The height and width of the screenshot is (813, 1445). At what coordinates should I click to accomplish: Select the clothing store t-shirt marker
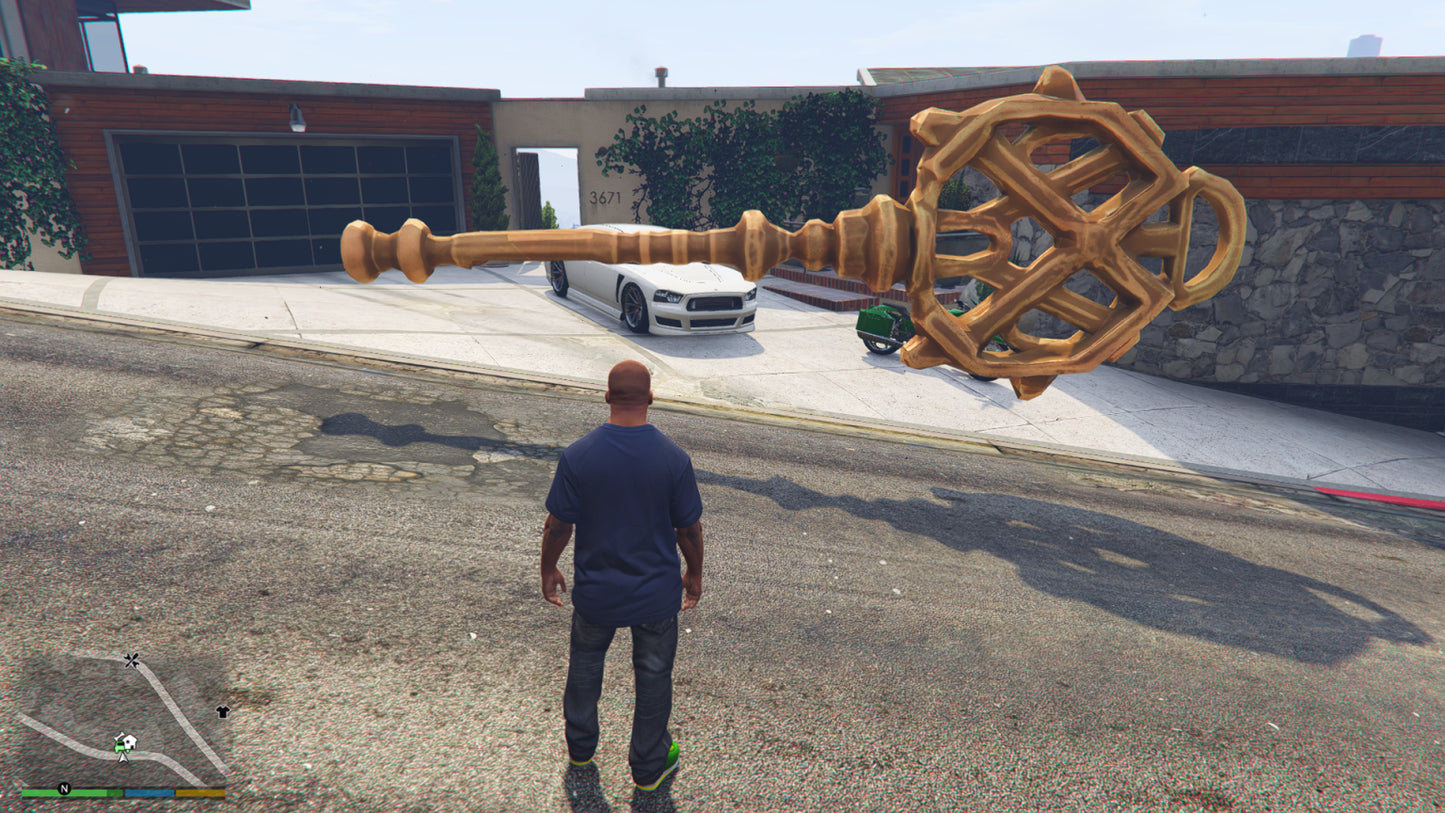tap(222, 711)
